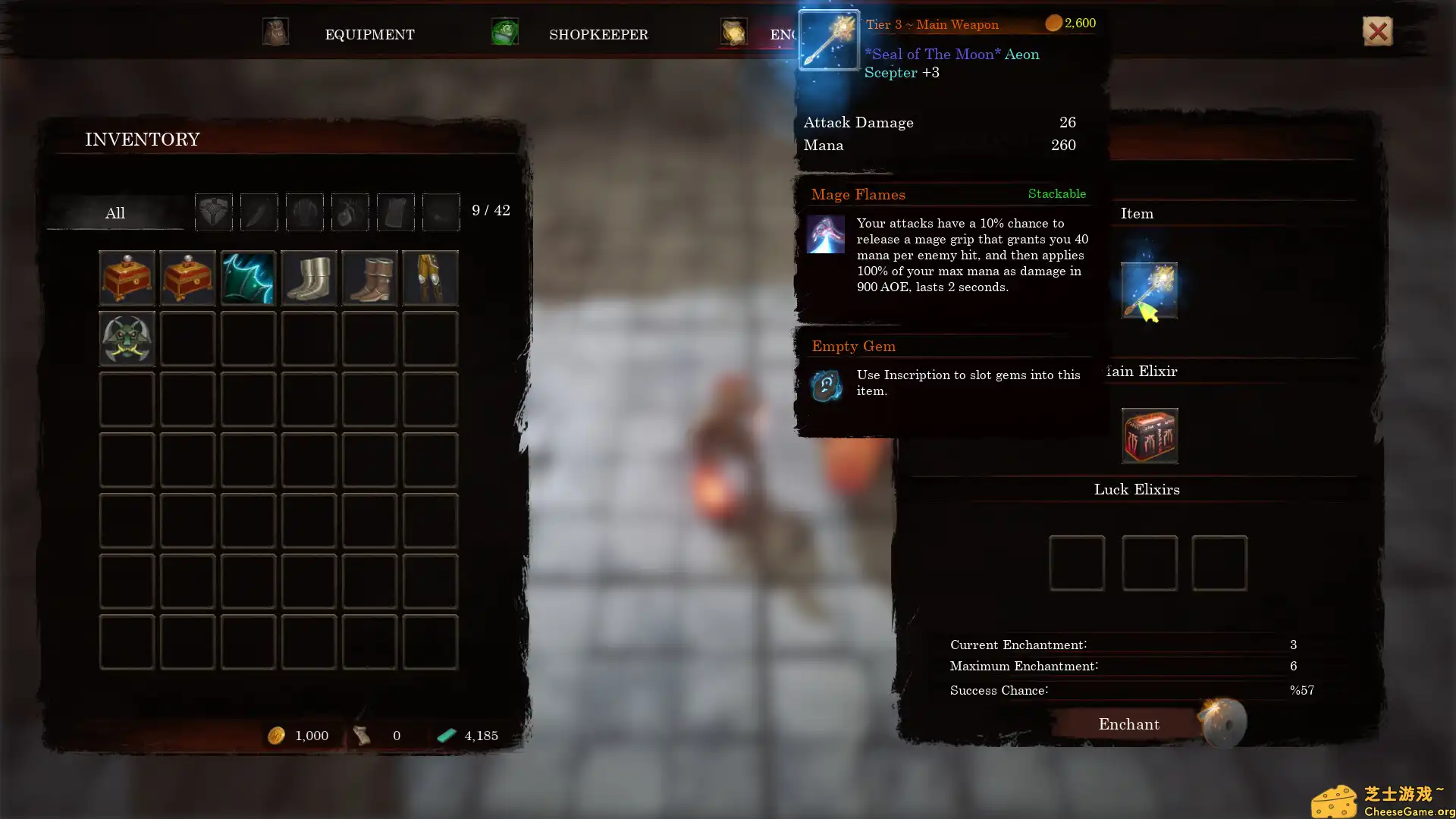Click the backpack icon beside EQUIPMENT
The width and height of the screenshot is (1456, 819).
(x=275, y=32)
